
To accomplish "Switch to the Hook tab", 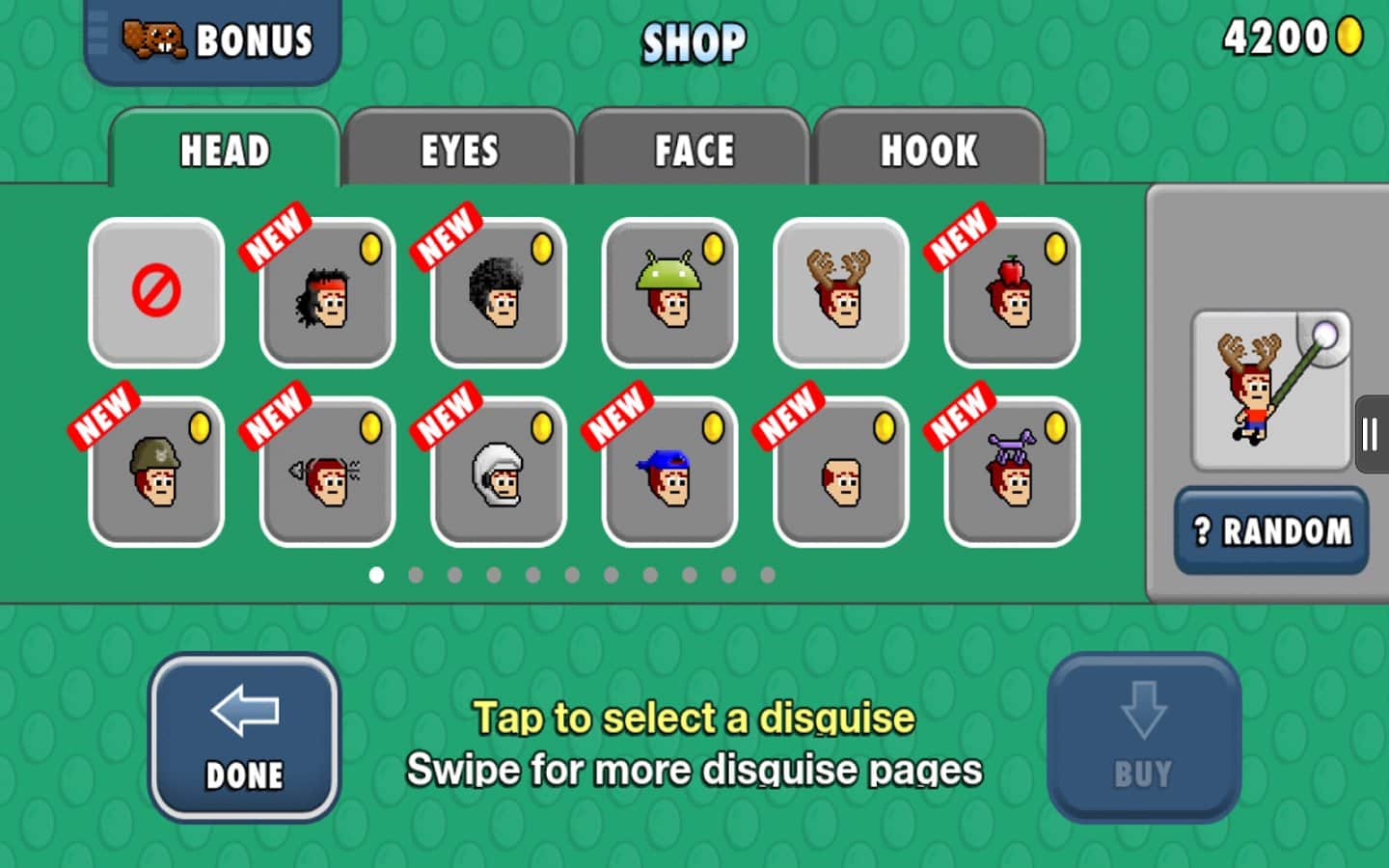I will [928, 149].
